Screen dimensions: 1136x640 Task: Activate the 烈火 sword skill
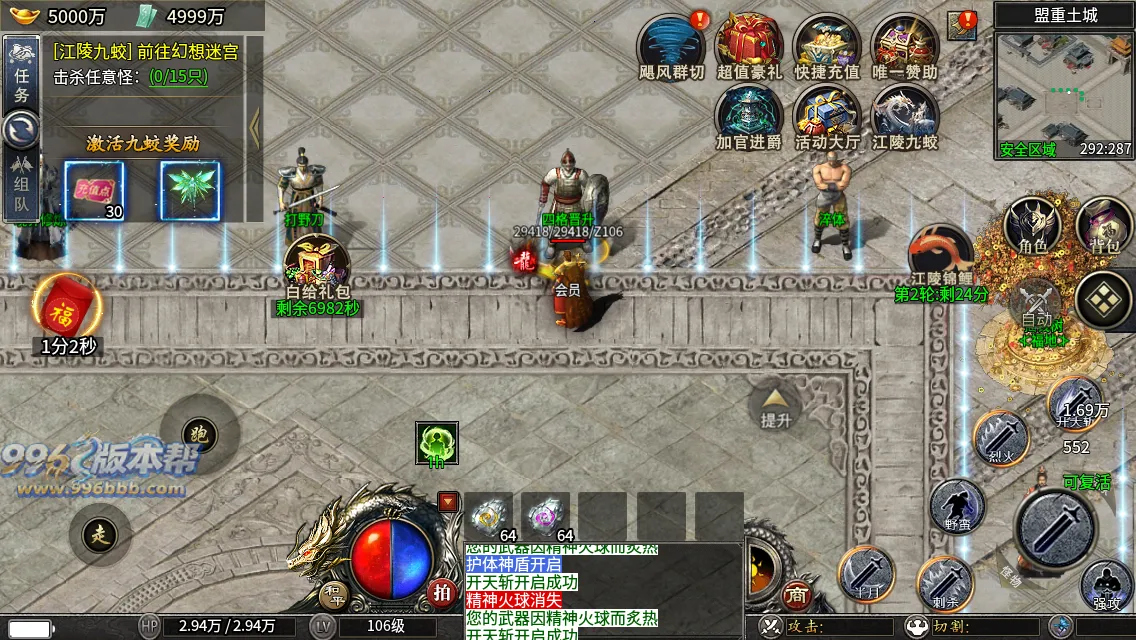1000,438
